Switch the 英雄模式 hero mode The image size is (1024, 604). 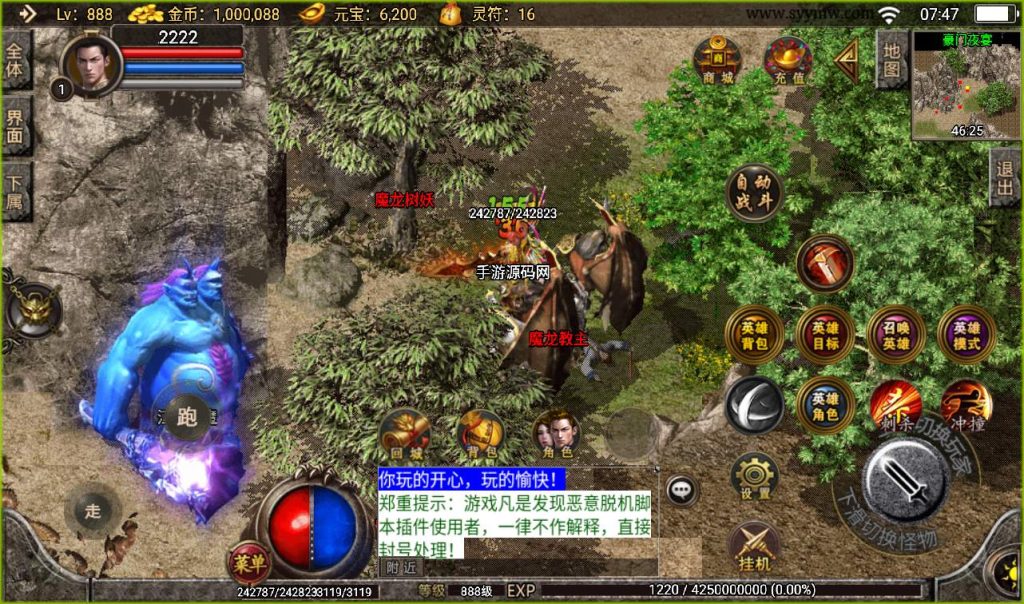967,335
